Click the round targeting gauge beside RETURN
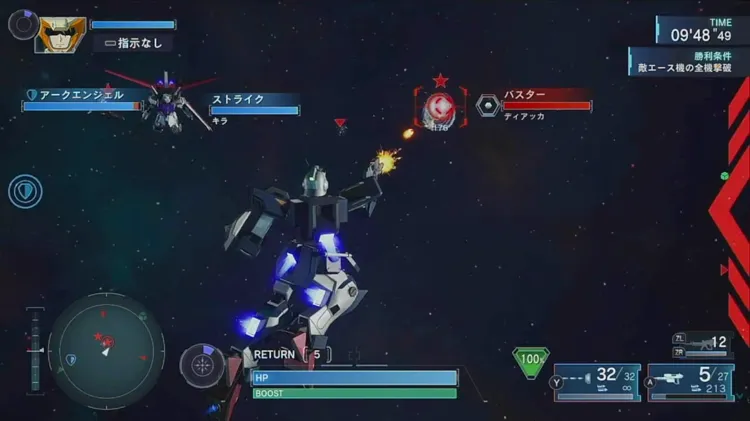Screen dimensions: 750x421 (203, 366)
